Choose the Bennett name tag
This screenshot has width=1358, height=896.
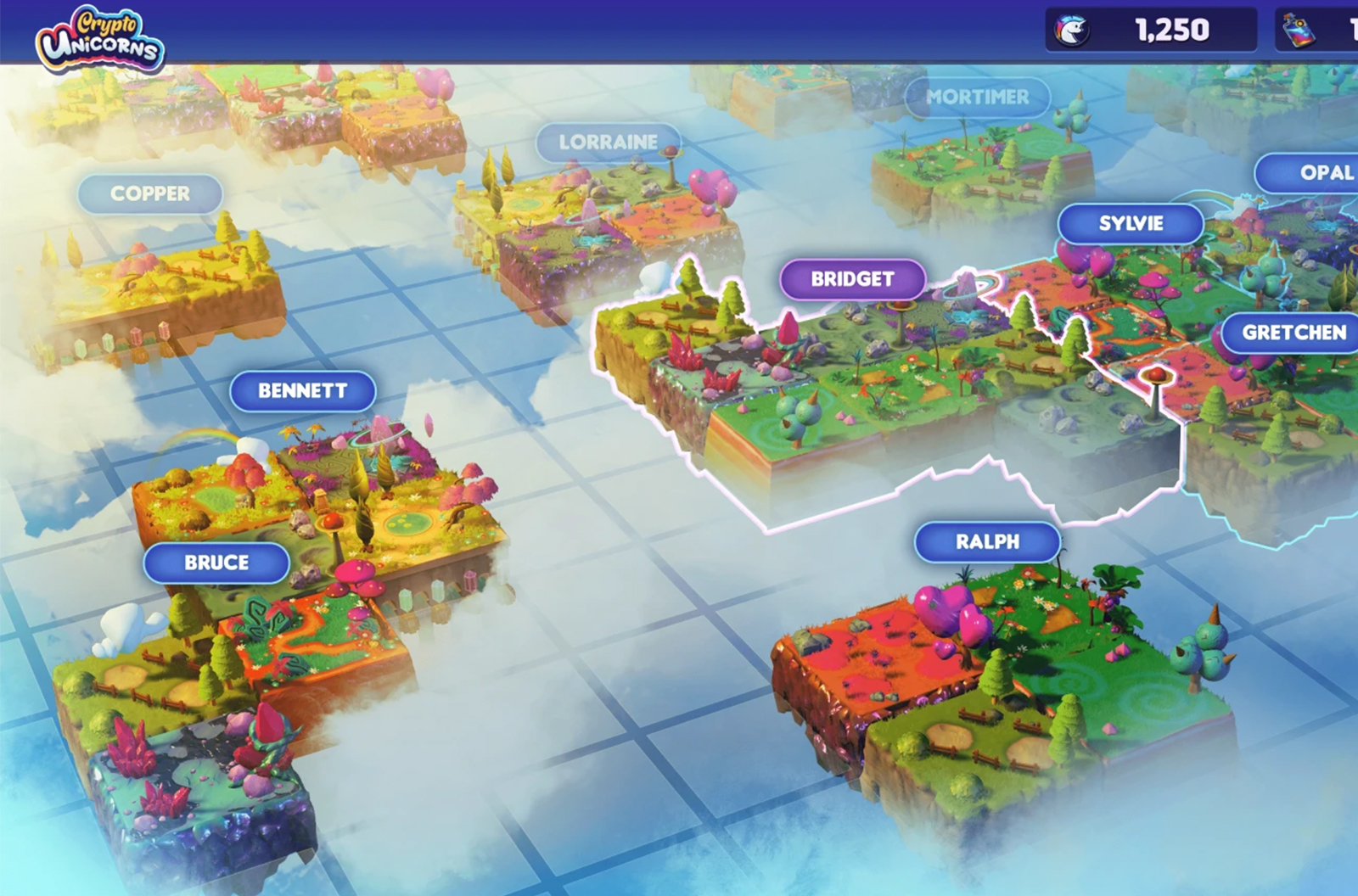pyautogui.click(x=302, y=391)
